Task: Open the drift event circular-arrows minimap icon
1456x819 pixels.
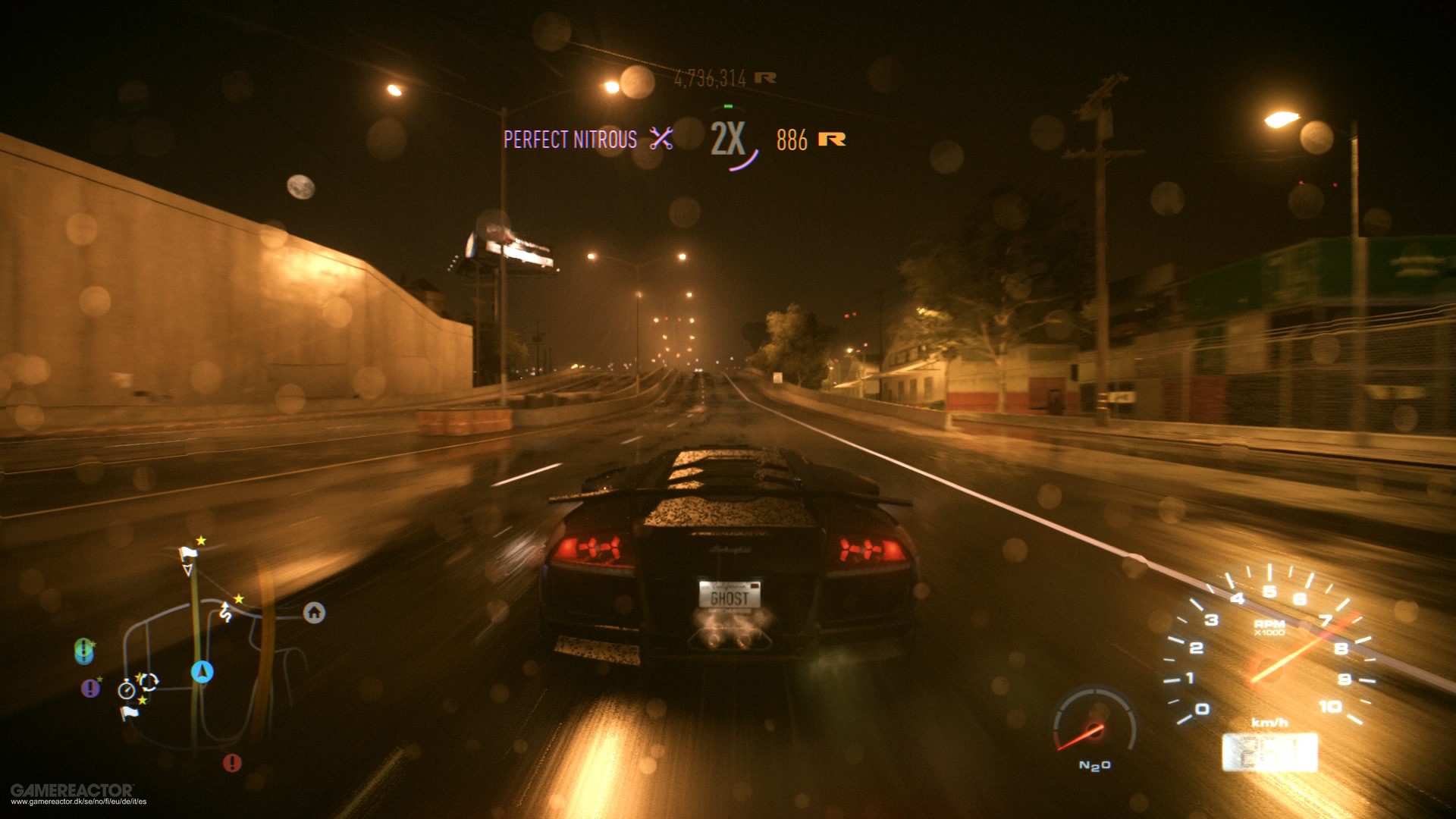Action: point(149,681)
